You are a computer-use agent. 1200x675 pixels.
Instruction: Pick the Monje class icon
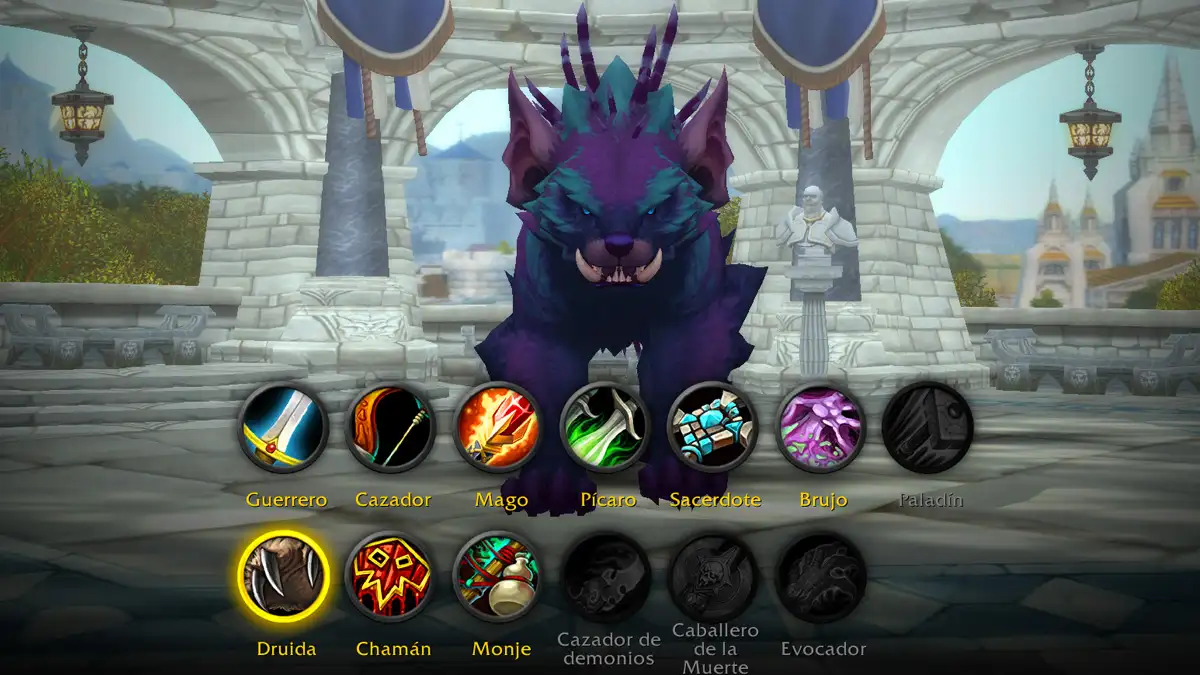[x=498, y=577]
